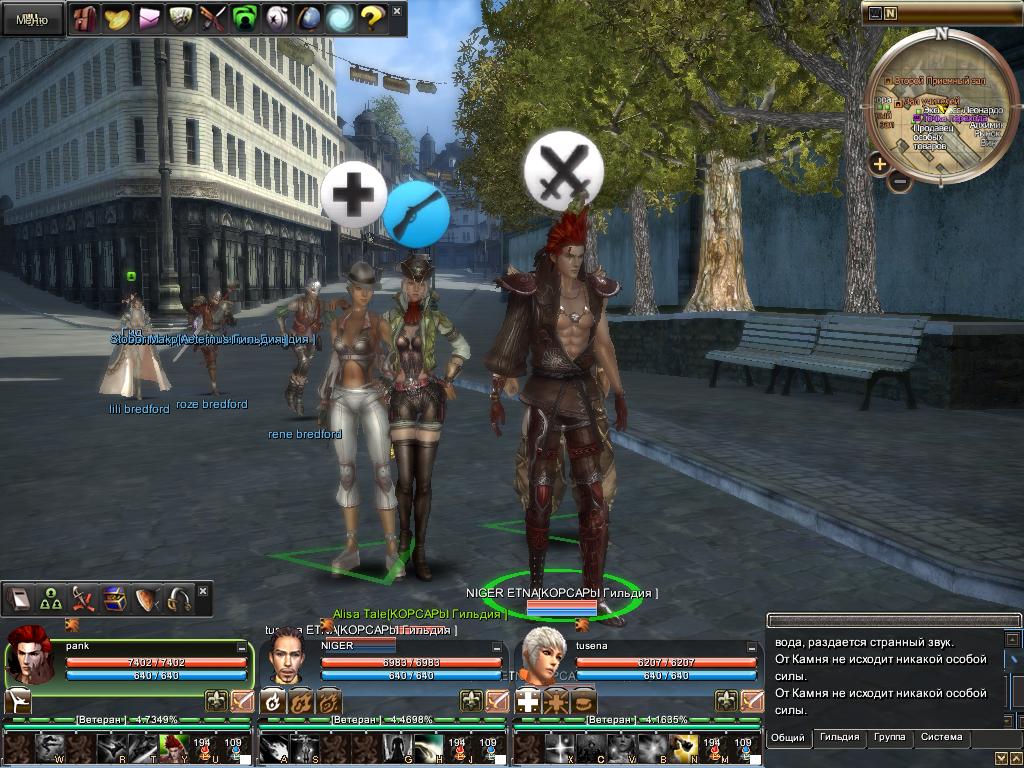The width and height of the screenshot is (1024, 768).
Task: Click the circular minimap
Action: click(942, 106)
